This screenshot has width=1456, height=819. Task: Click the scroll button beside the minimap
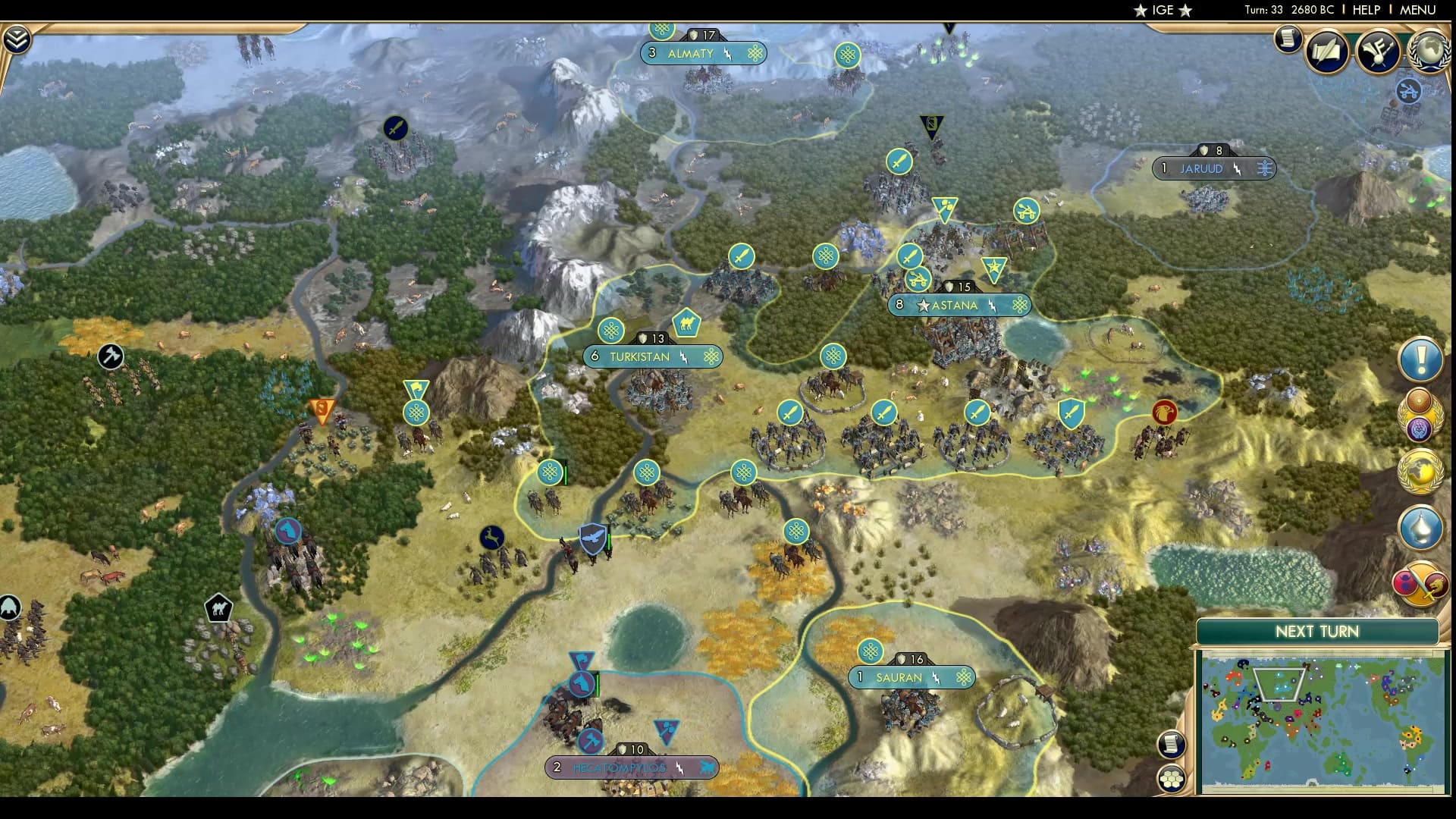point(1172,745)
